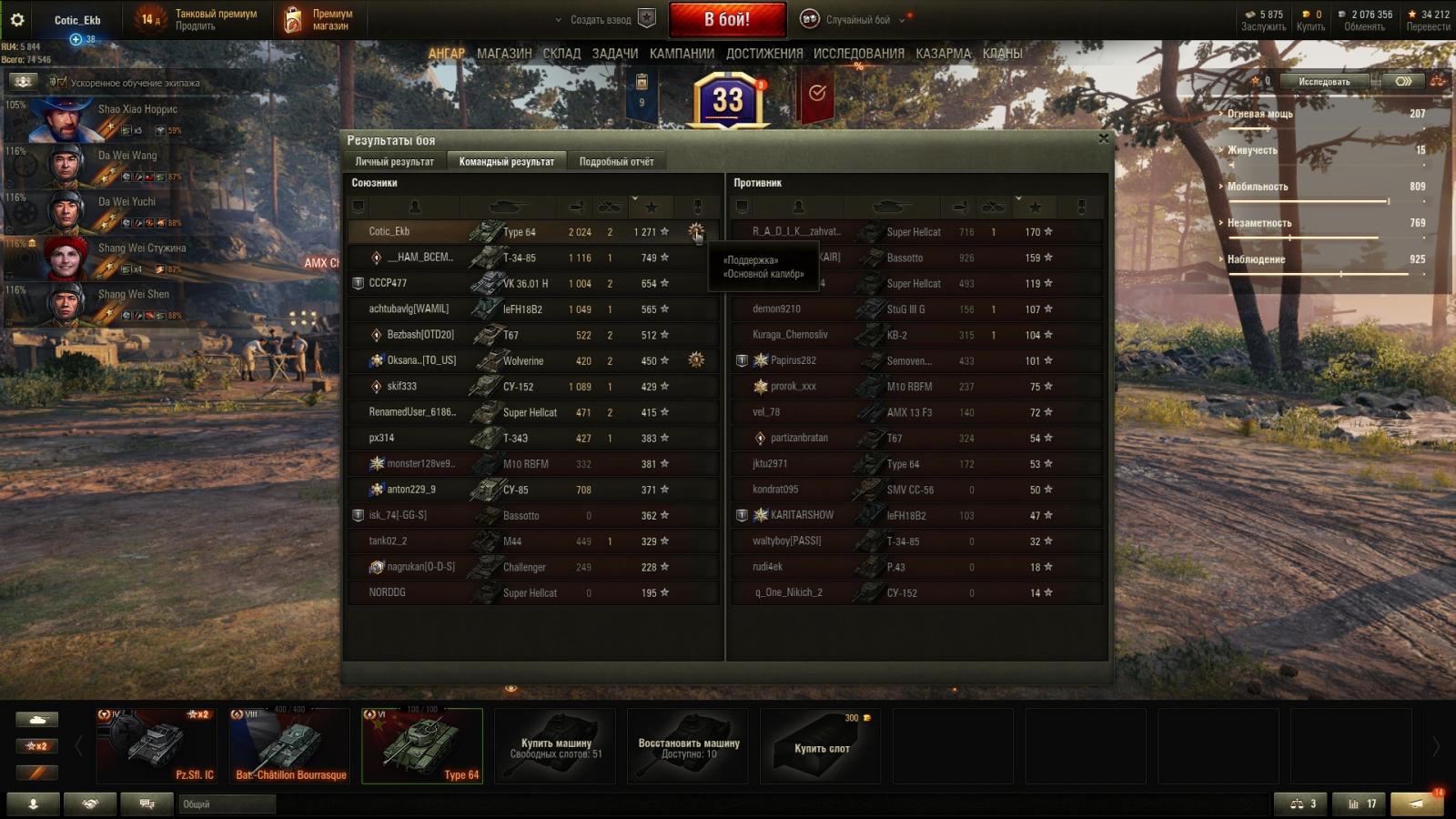Open the settings gear menu
Viewport: 1456px width, 819px height.
[17, 19]
